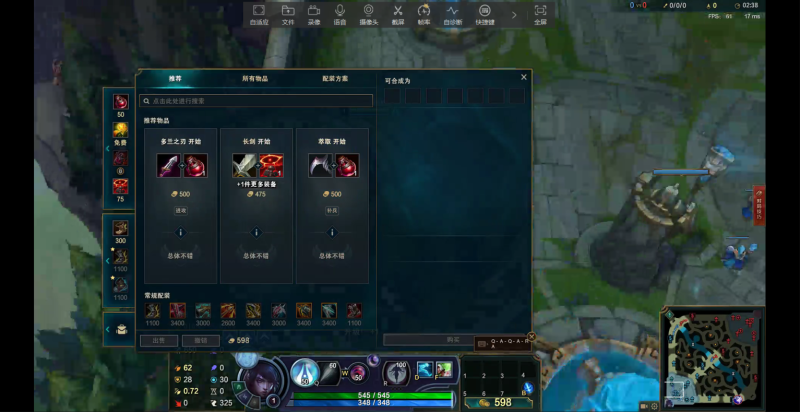Open the 截屏 screenshot tool in overlay
Screen dimensions: 800x412
[x=397, y=14]
